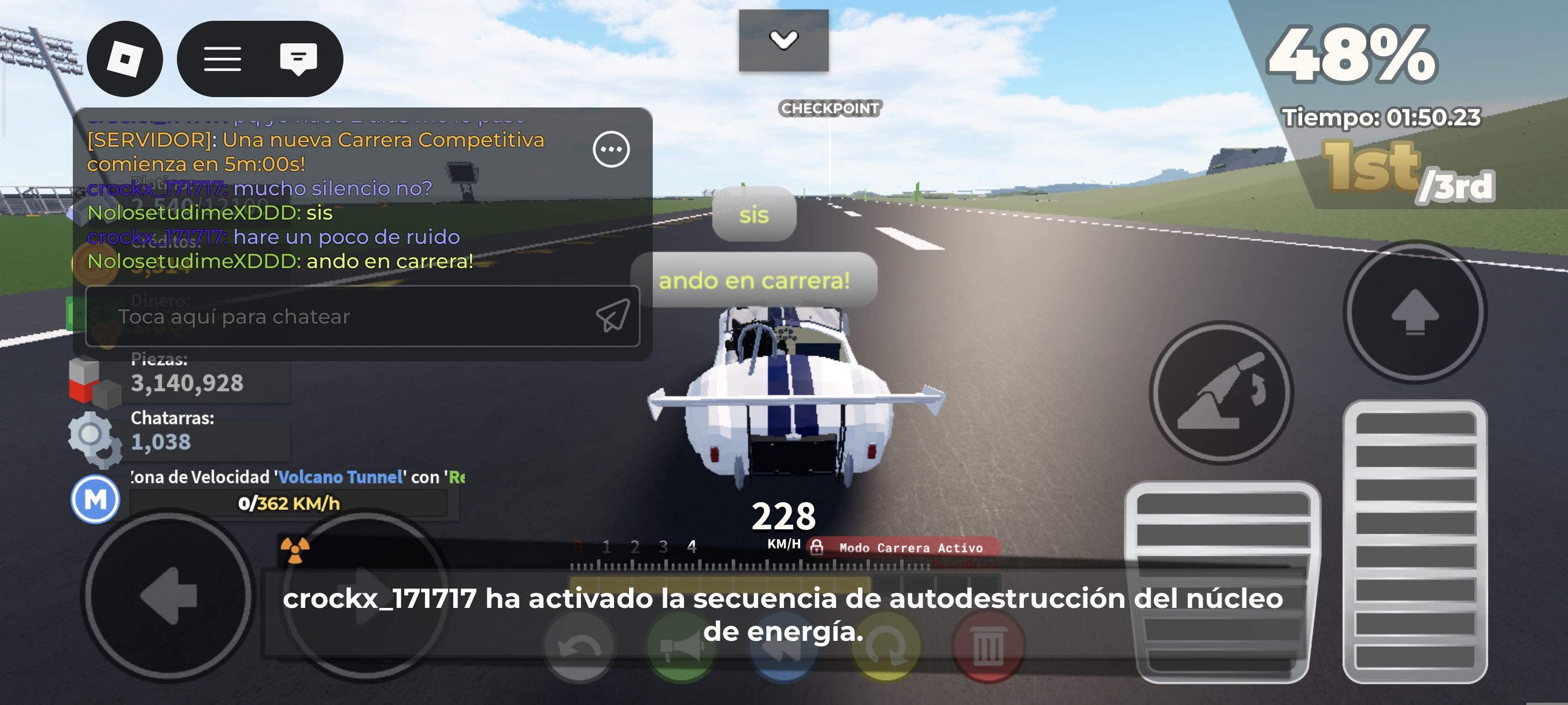
Task: Click the blue circular M icon
Action: (x=95, y=499)
